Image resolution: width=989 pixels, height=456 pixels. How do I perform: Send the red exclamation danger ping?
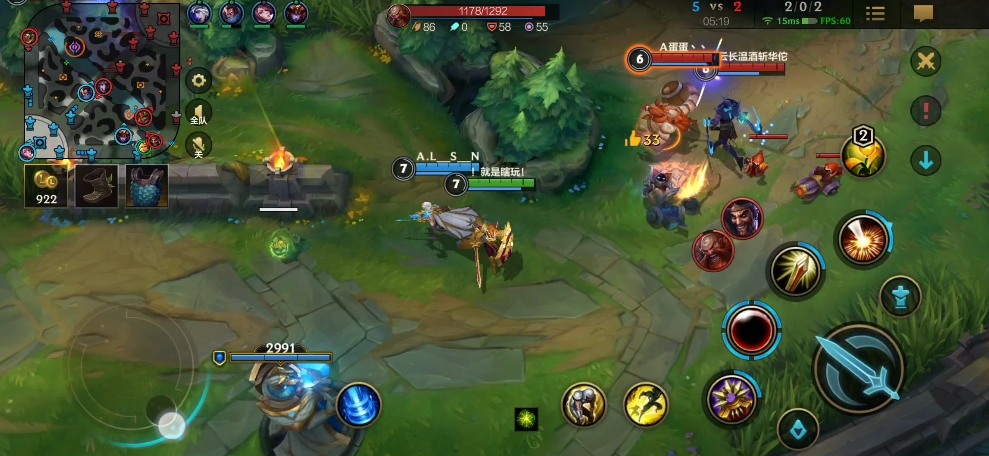coord(927,110)
